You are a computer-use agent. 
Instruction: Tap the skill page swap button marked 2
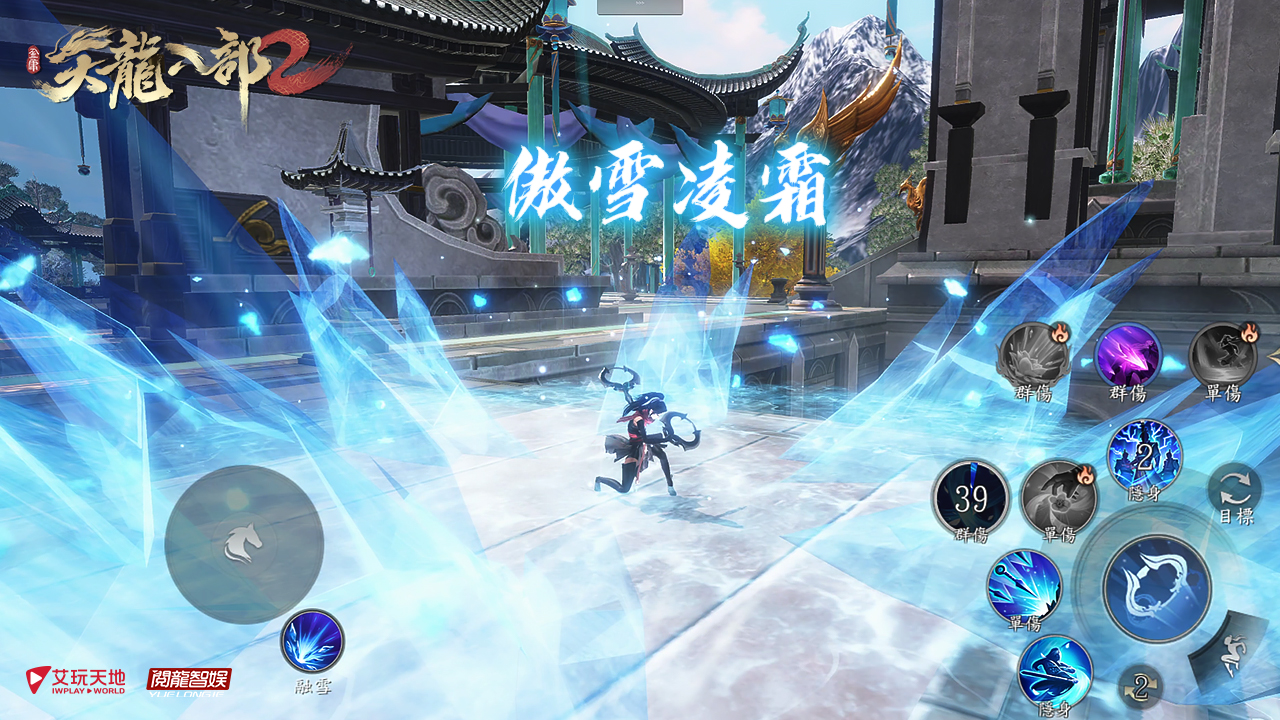[1140, 687]
